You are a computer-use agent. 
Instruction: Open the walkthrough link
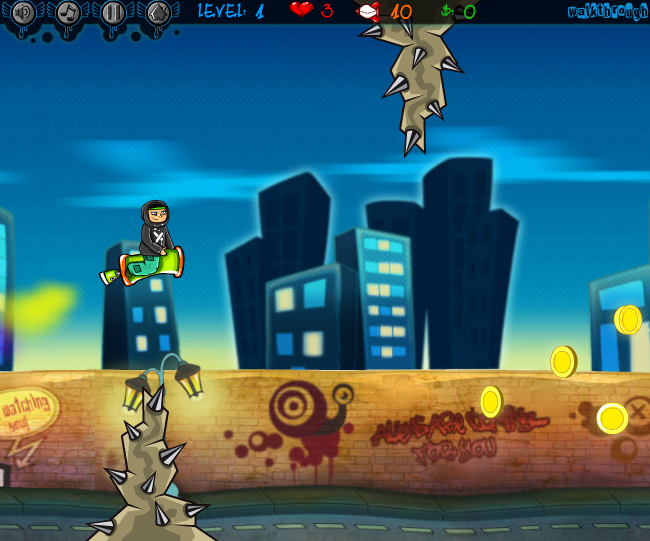608,12
